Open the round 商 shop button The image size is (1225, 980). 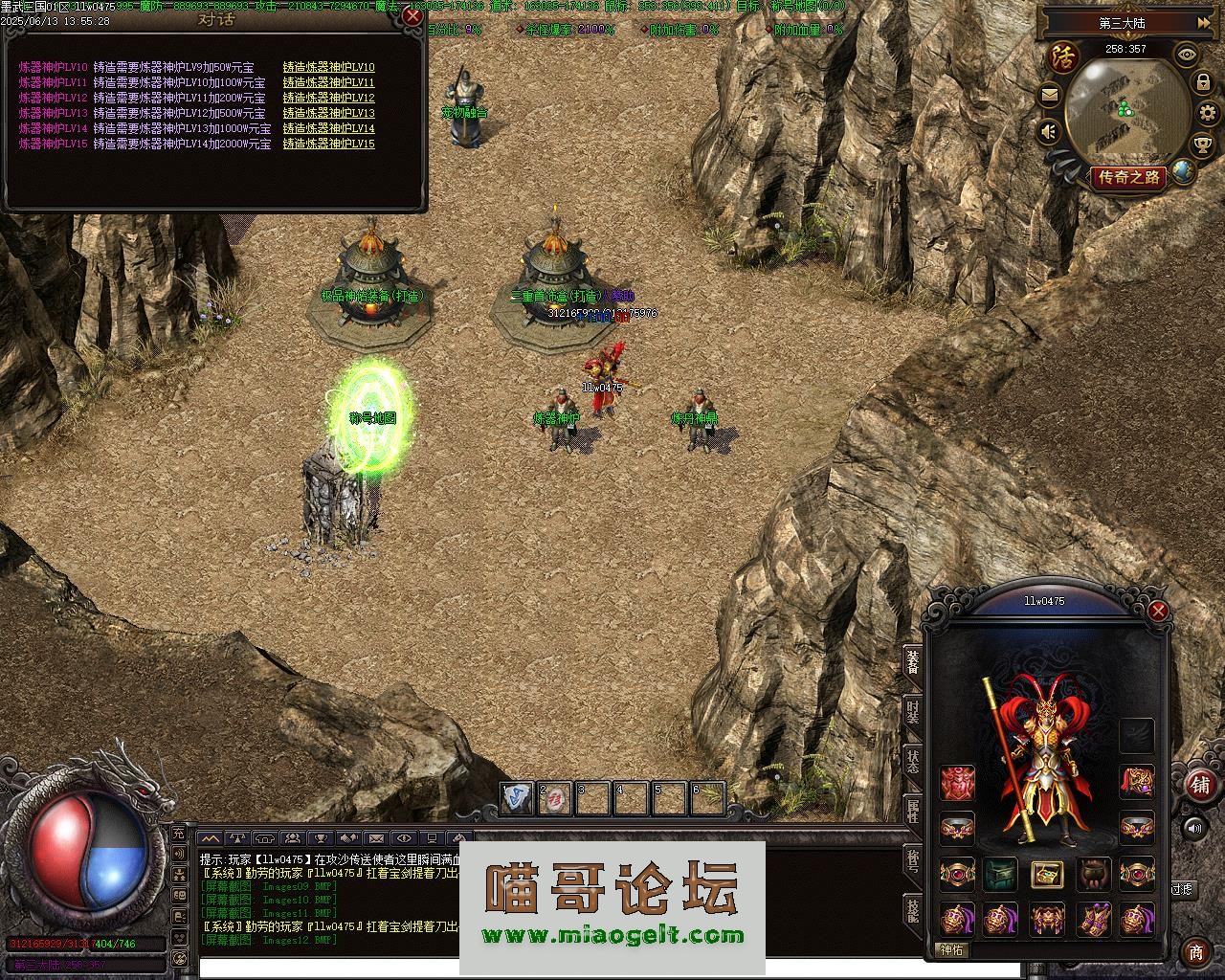tap(1195, 952)
